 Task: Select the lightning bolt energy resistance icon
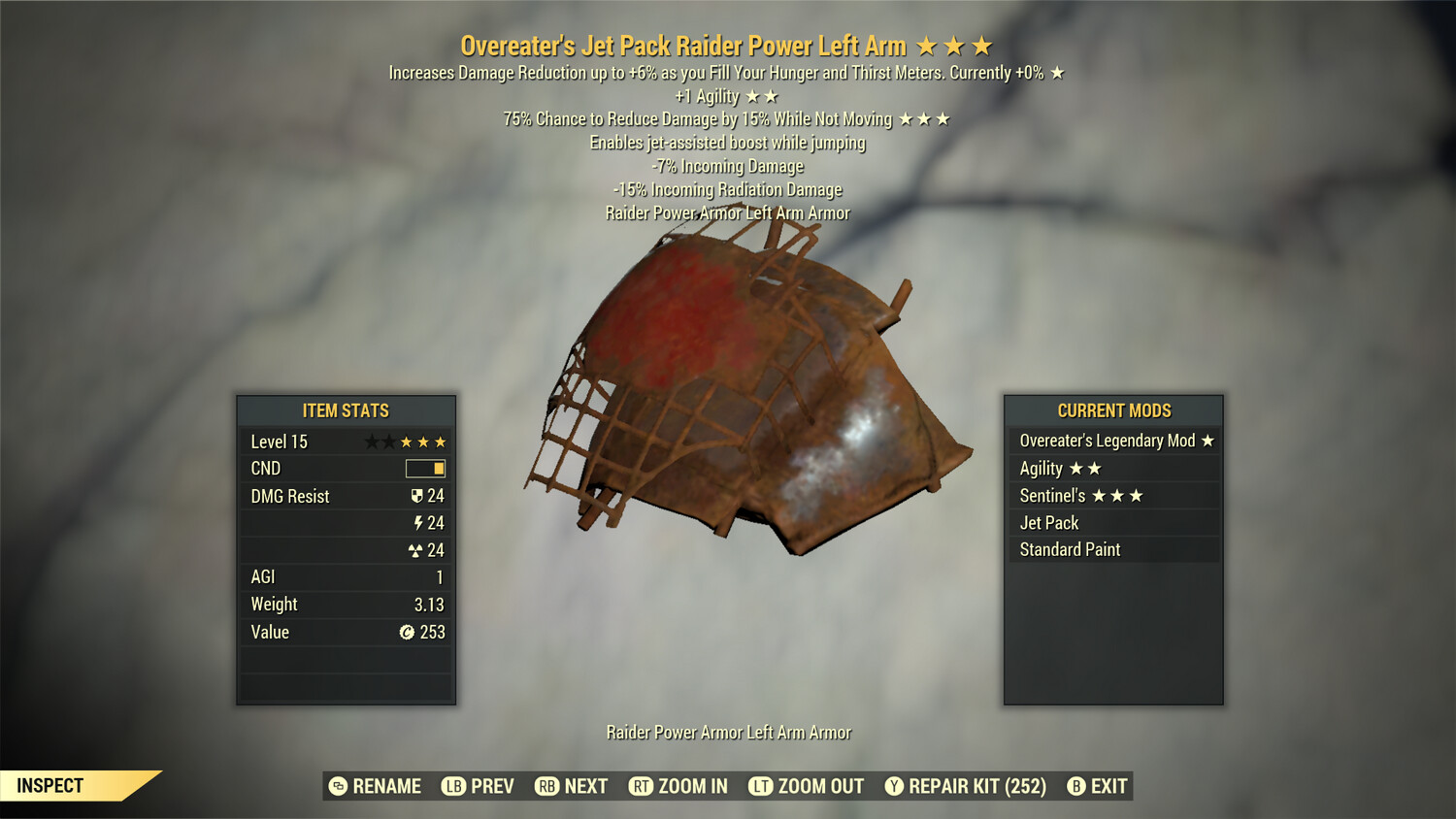417,522
